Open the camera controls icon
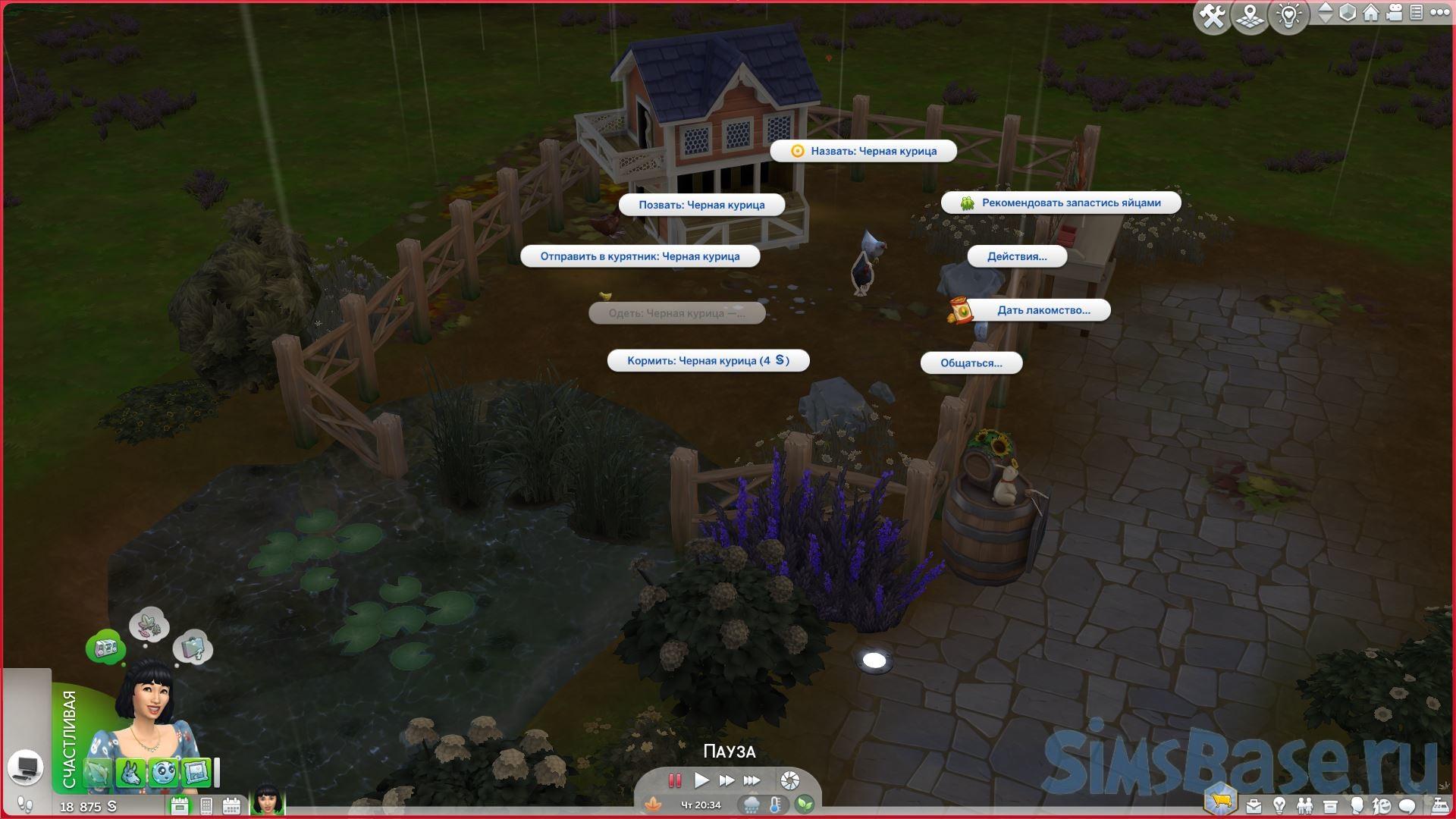 click(1394, 13)
